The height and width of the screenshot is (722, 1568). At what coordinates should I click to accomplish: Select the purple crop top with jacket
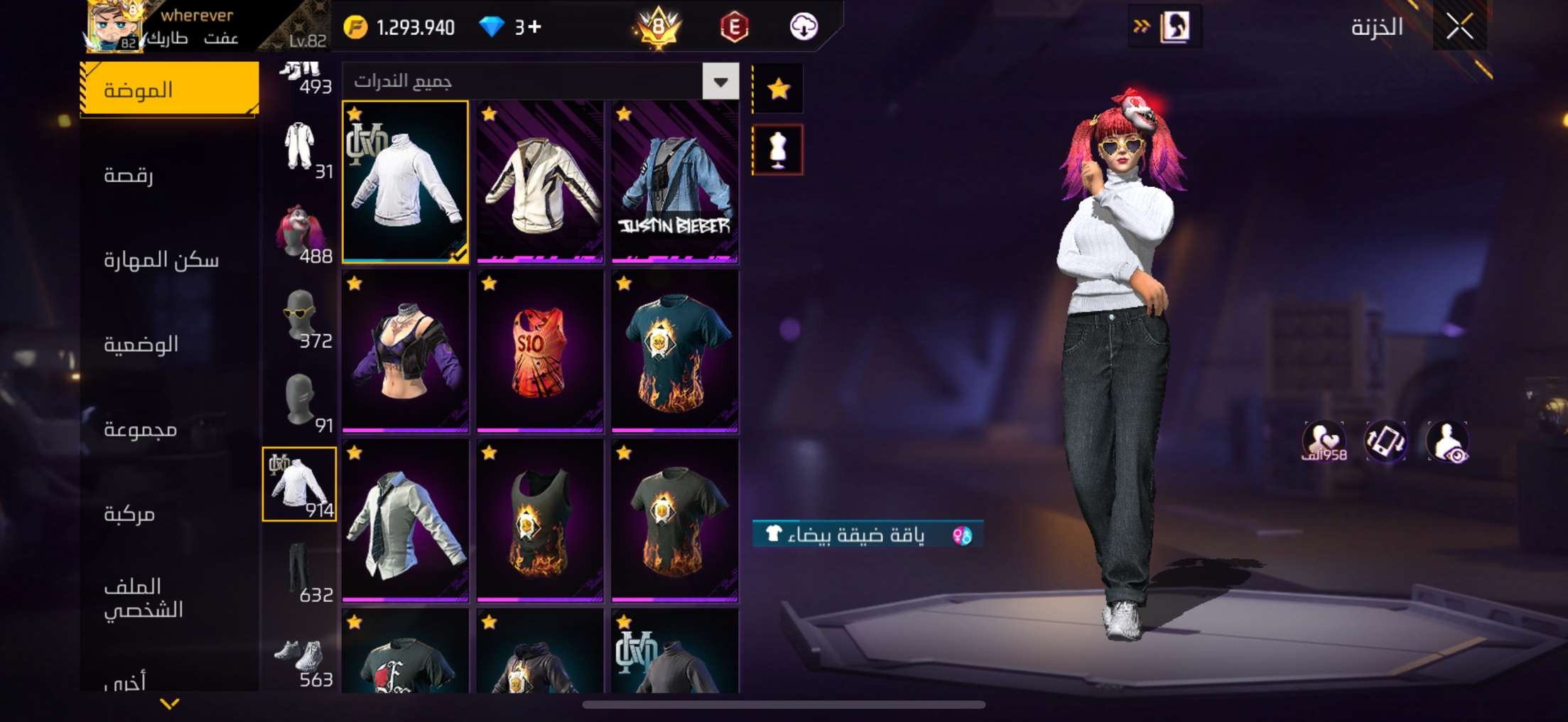(x=405, y=351)
